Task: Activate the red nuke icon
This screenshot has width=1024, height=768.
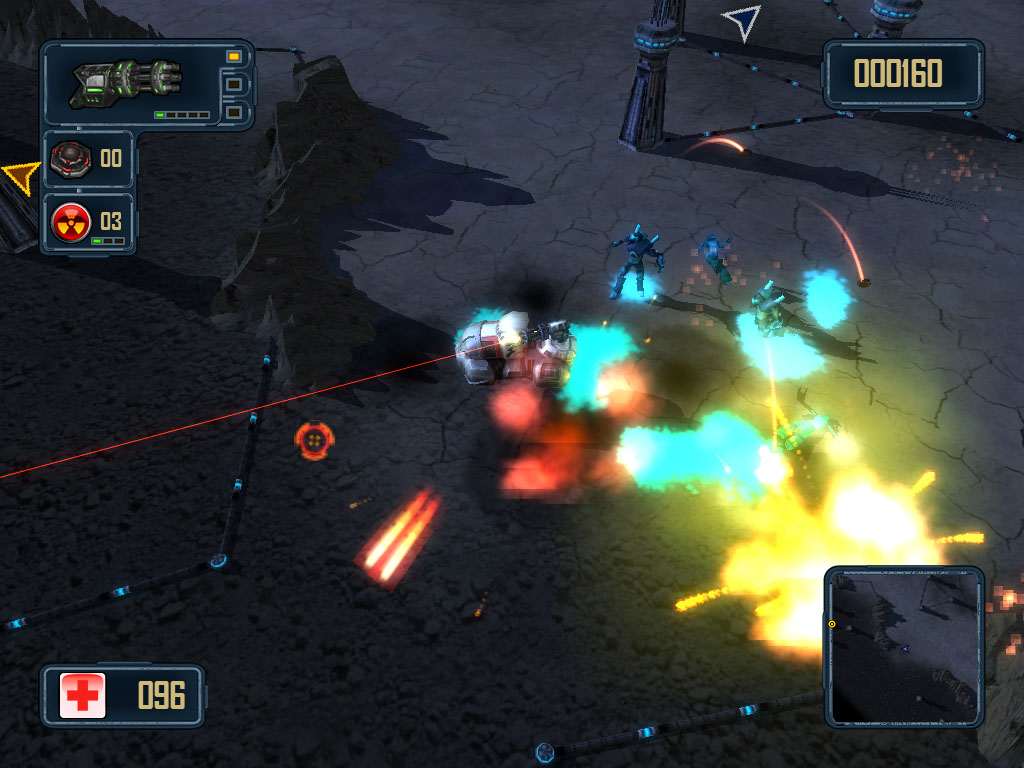Action: click(x=71, y=221)
